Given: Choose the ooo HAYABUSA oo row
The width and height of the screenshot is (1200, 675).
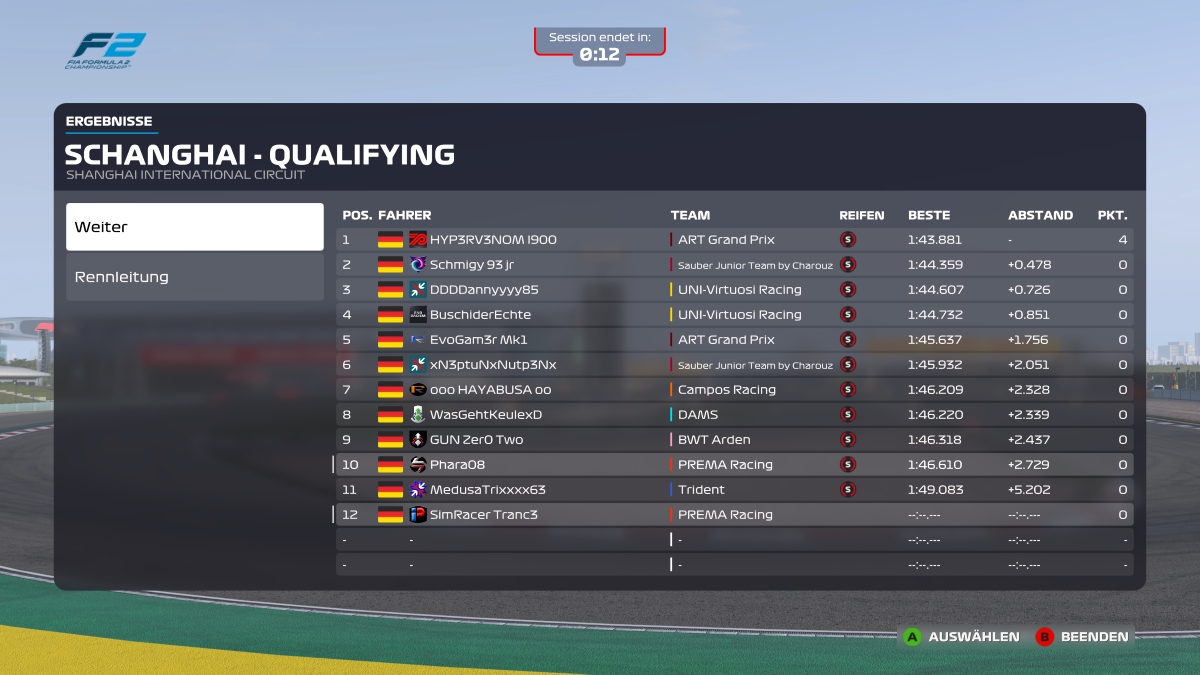Looking at the screenshot, I should point(490,390).
